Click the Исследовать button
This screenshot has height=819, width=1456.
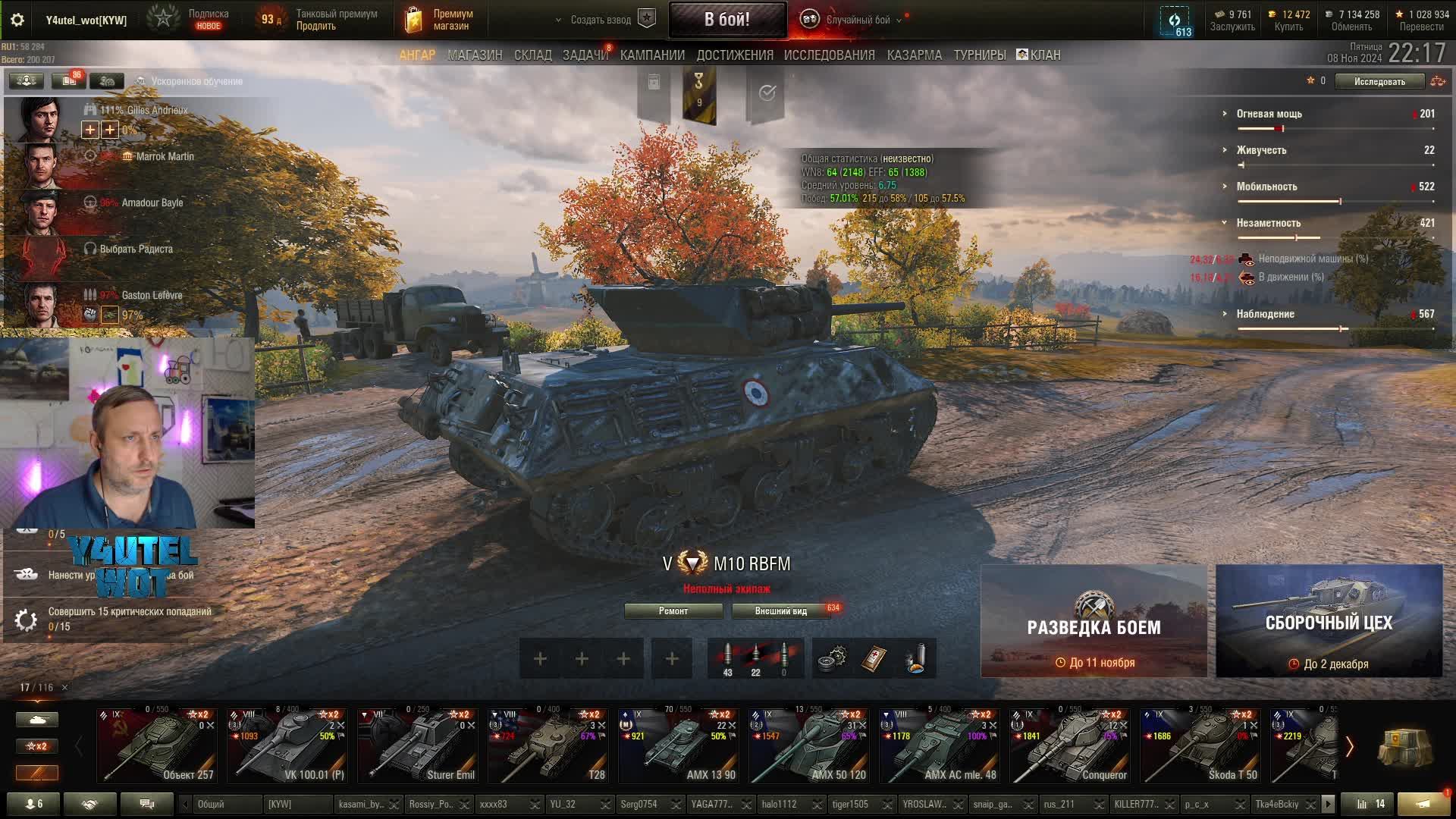click(1379, 81)
